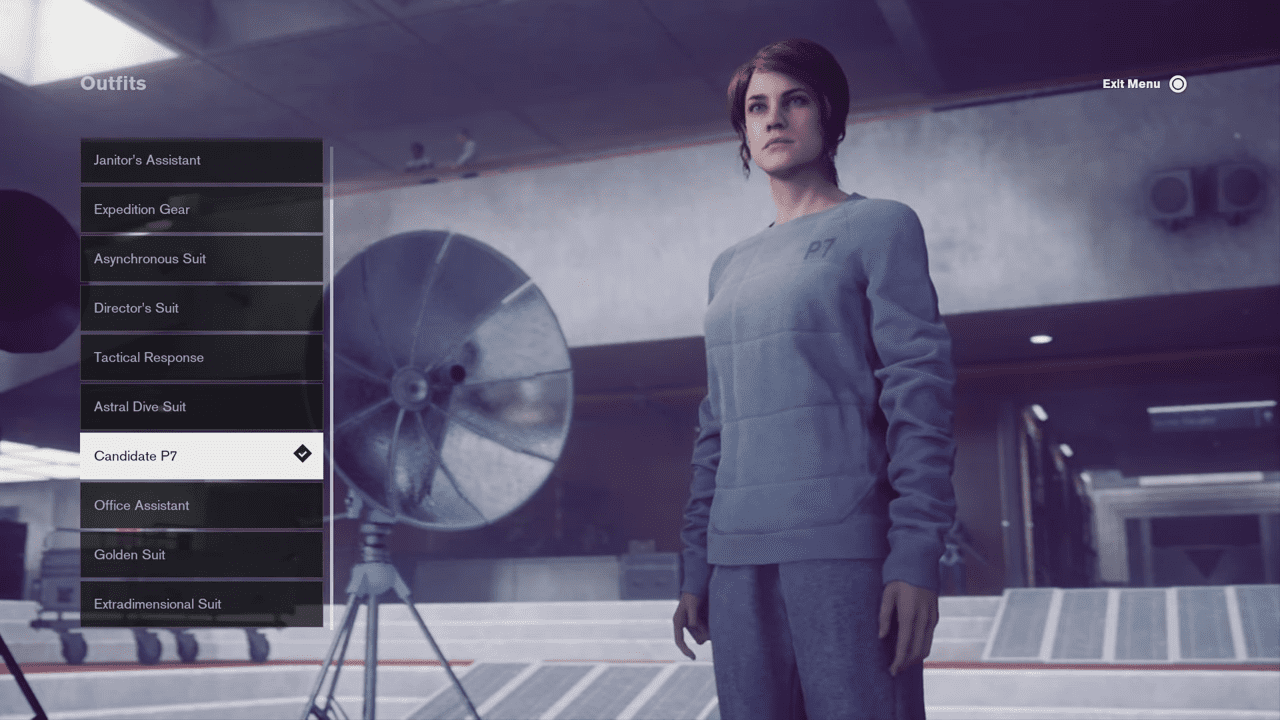
Task: Choose the Expedition Gear outfit
Action: (201, 209)
